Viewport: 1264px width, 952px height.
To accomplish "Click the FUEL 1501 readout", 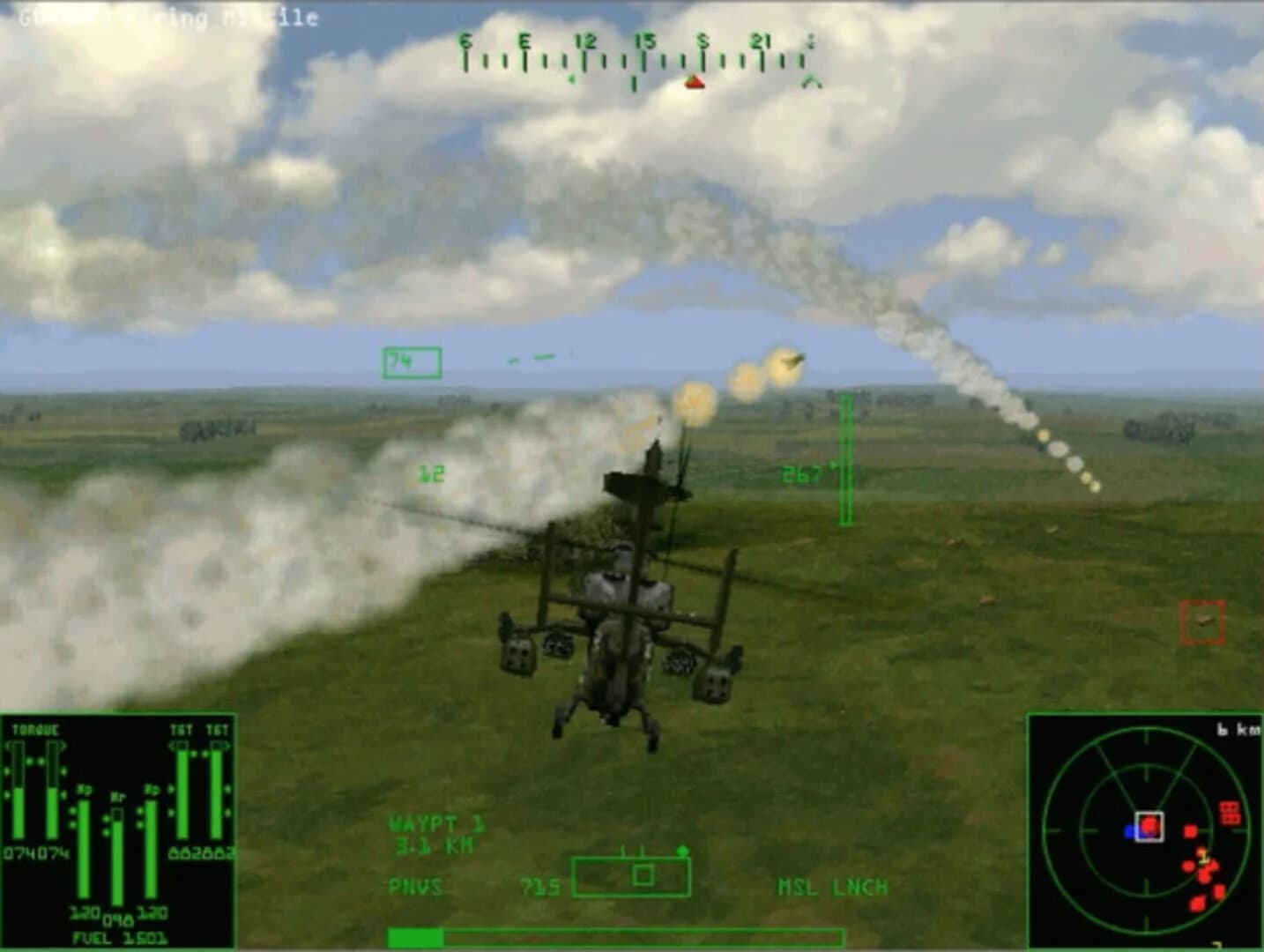I will coord(119,937).
